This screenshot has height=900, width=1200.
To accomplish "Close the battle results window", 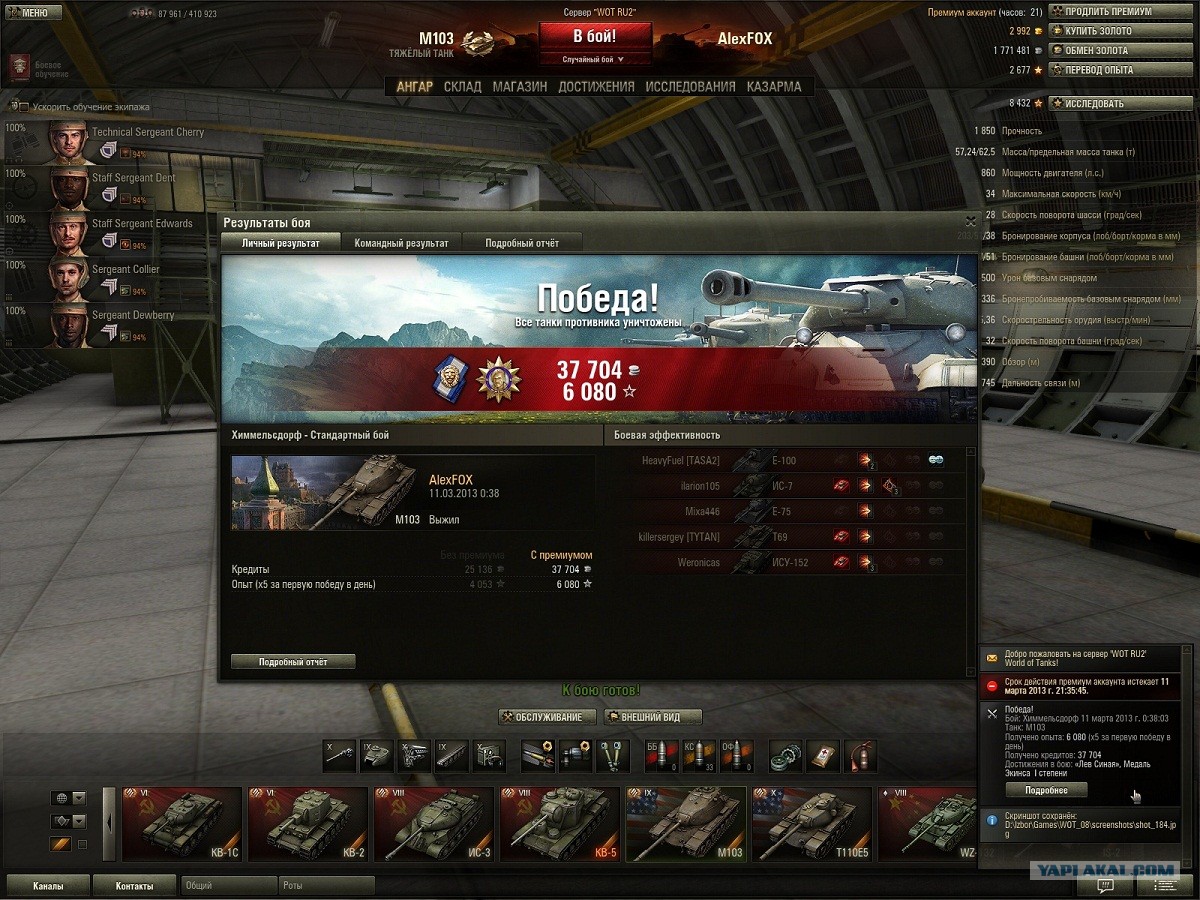I will pos(970,221).
